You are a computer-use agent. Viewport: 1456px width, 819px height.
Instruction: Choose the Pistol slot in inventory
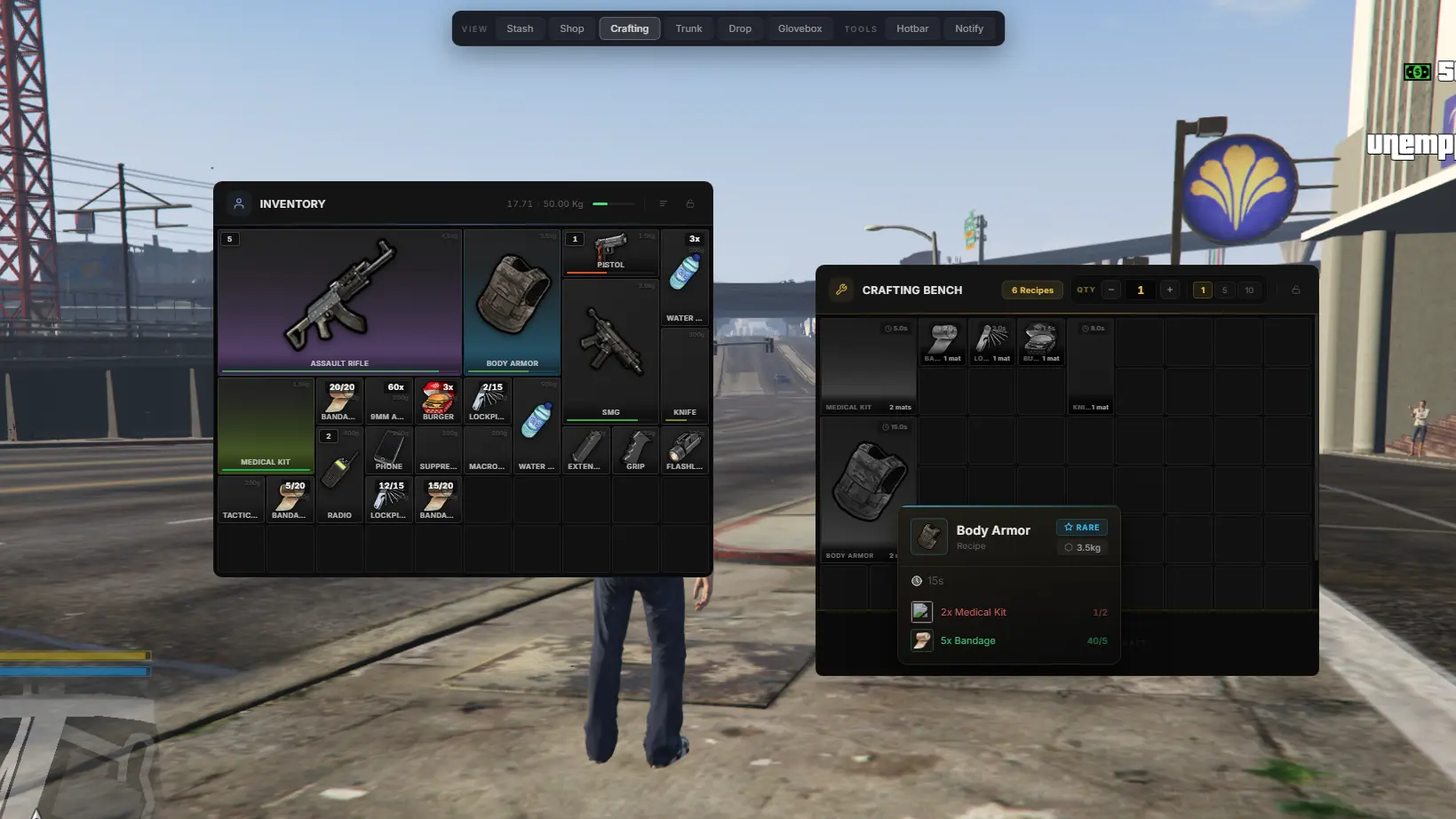click(610, 252)
